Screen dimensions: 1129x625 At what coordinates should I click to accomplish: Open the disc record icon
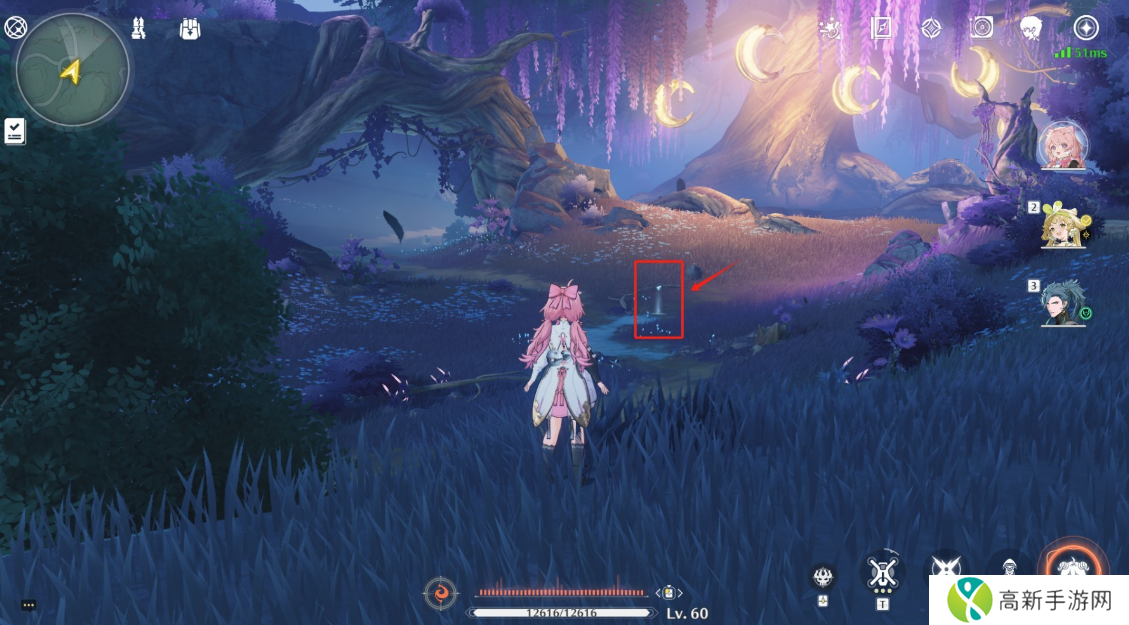pyautogui.click(x=982, y=28)
